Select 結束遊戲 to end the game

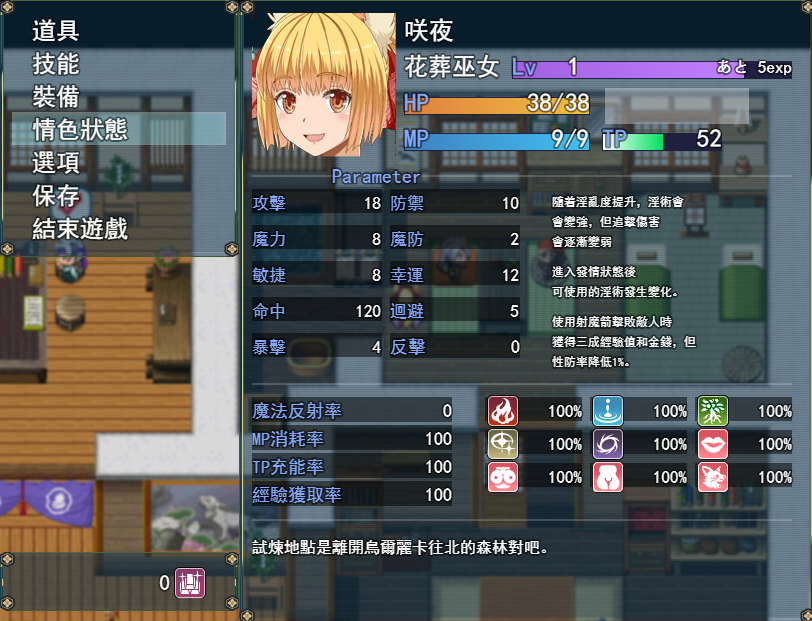(x=80, y=229)
